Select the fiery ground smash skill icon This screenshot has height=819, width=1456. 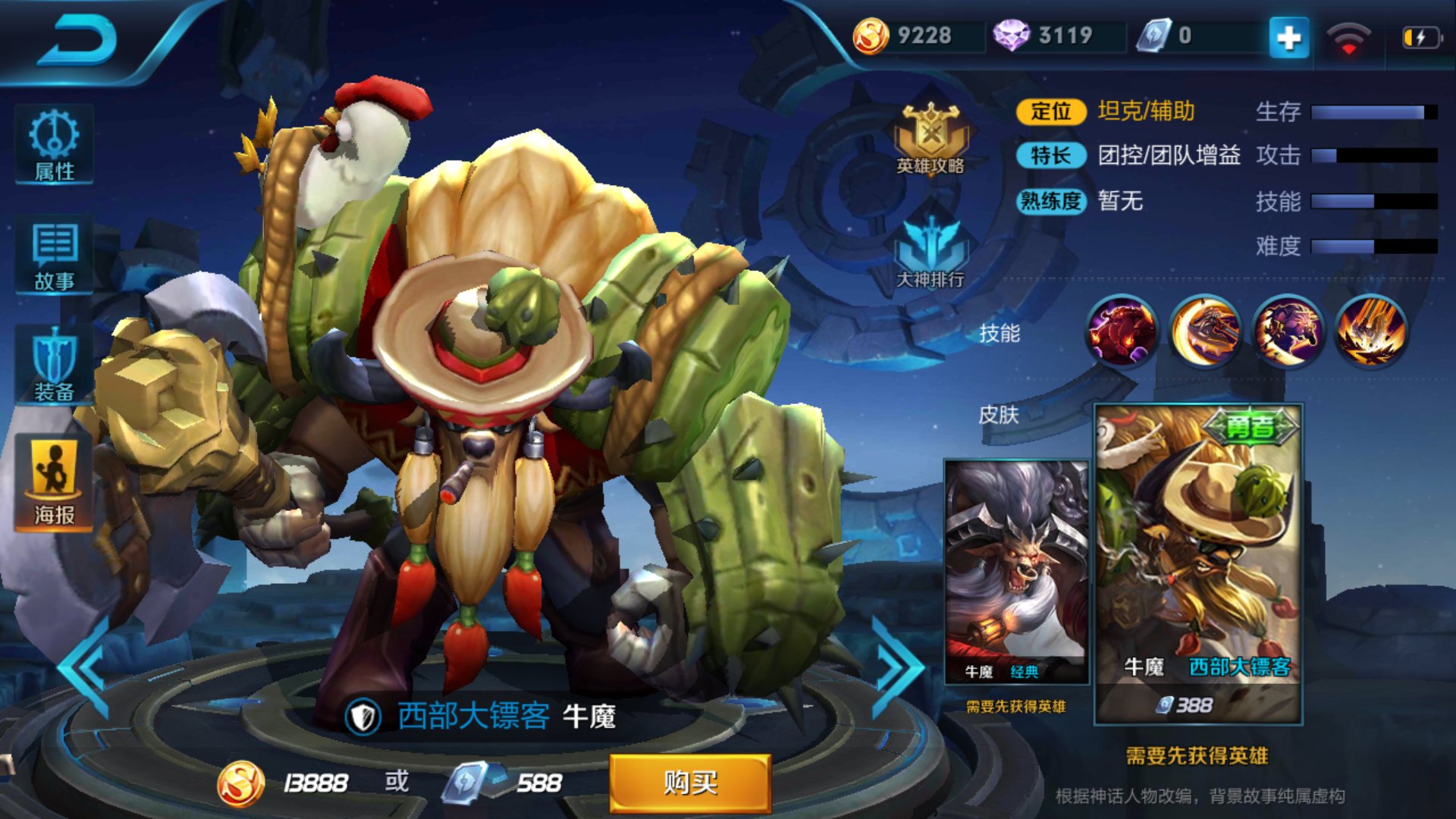1371,331
